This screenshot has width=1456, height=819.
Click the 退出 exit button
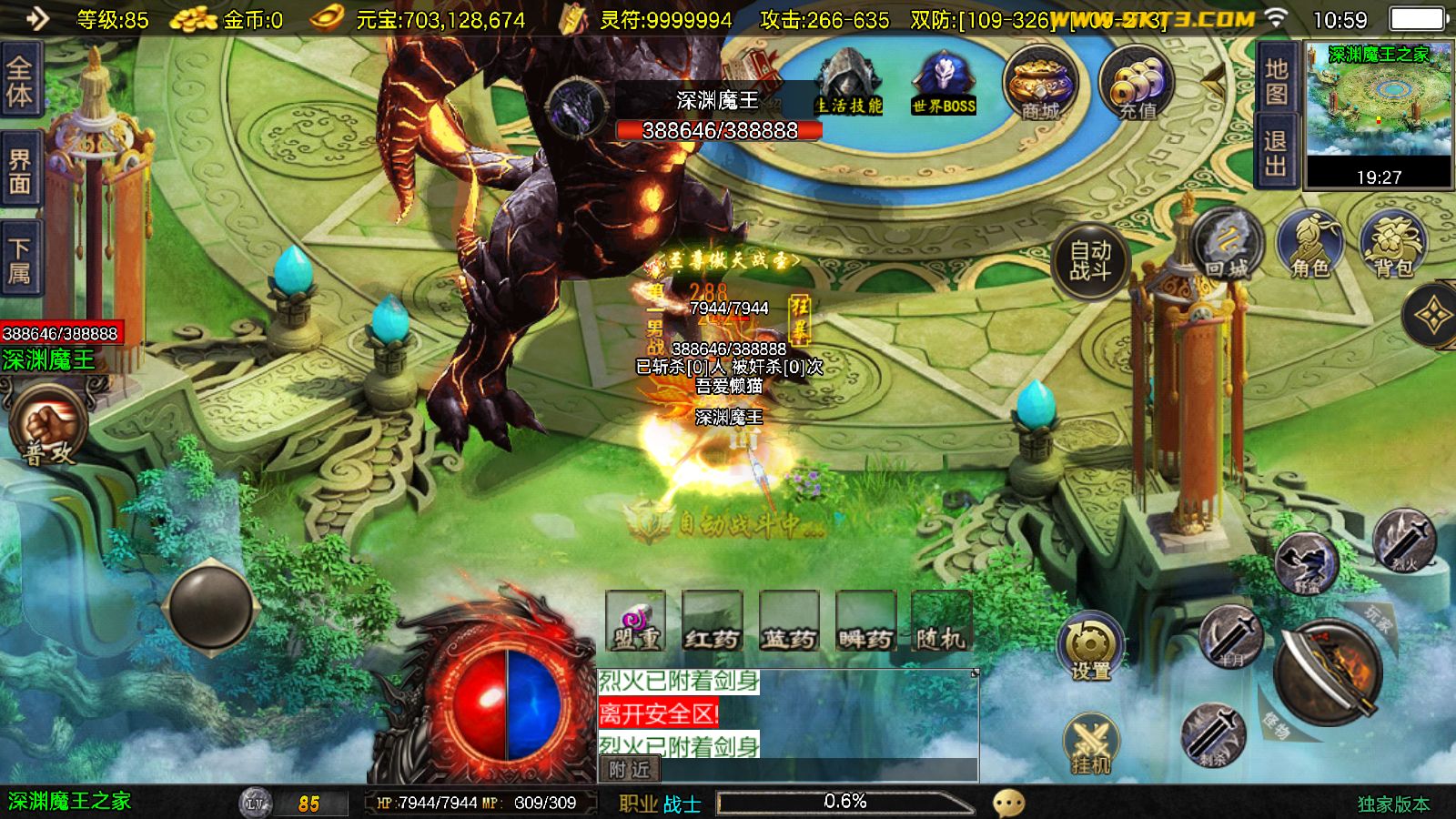(x=1276, y=153)
